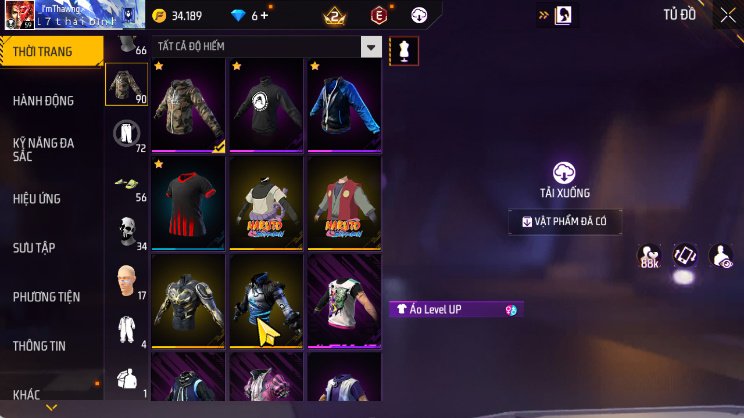Open the KỸ NĂNG ĐA SẮC tab

44,149
